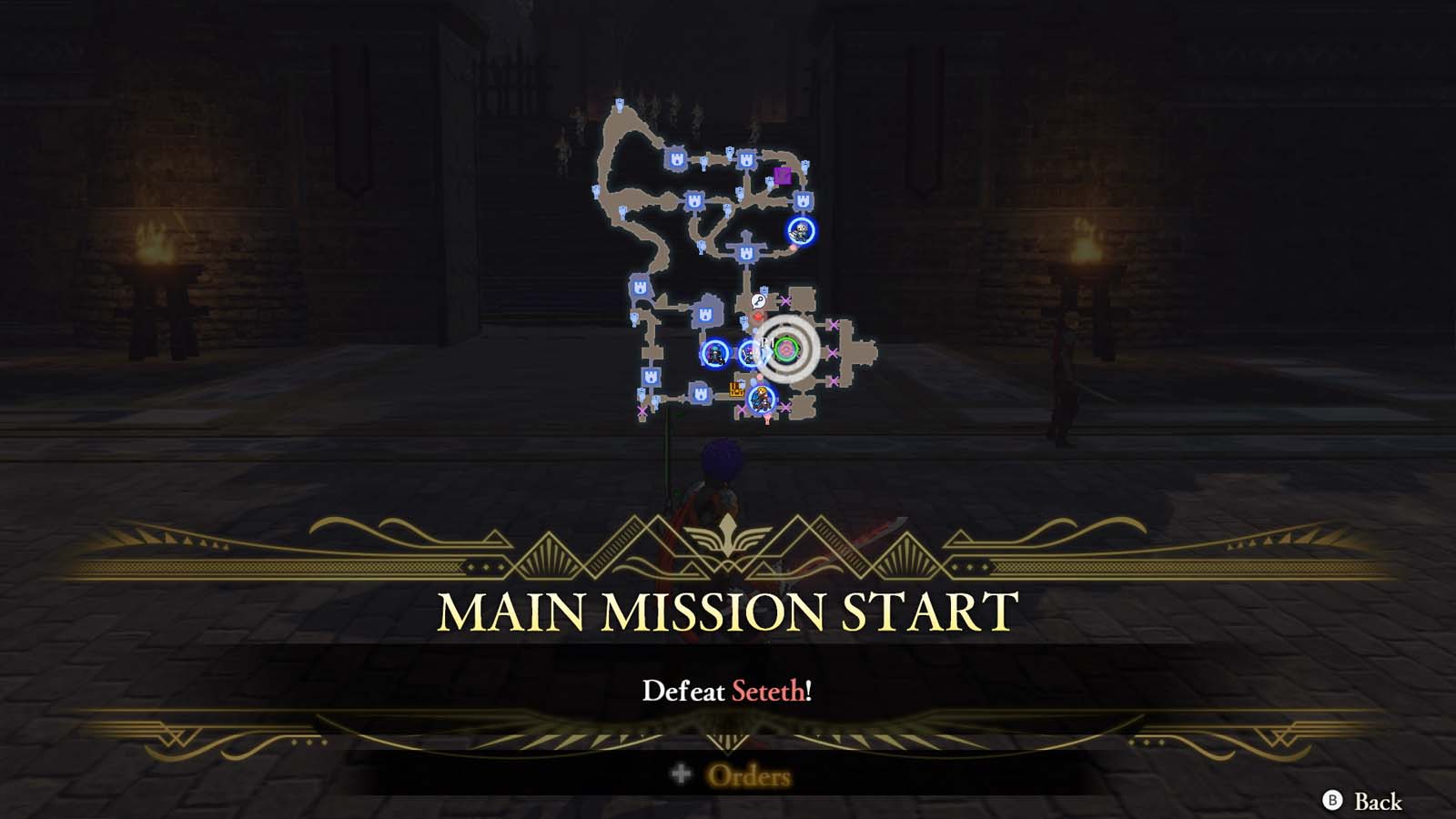The image size is (1456, 819).
Task: Select the stronghold icon below the purple marker
Action: pyautogui.click(x=804, y=200)
